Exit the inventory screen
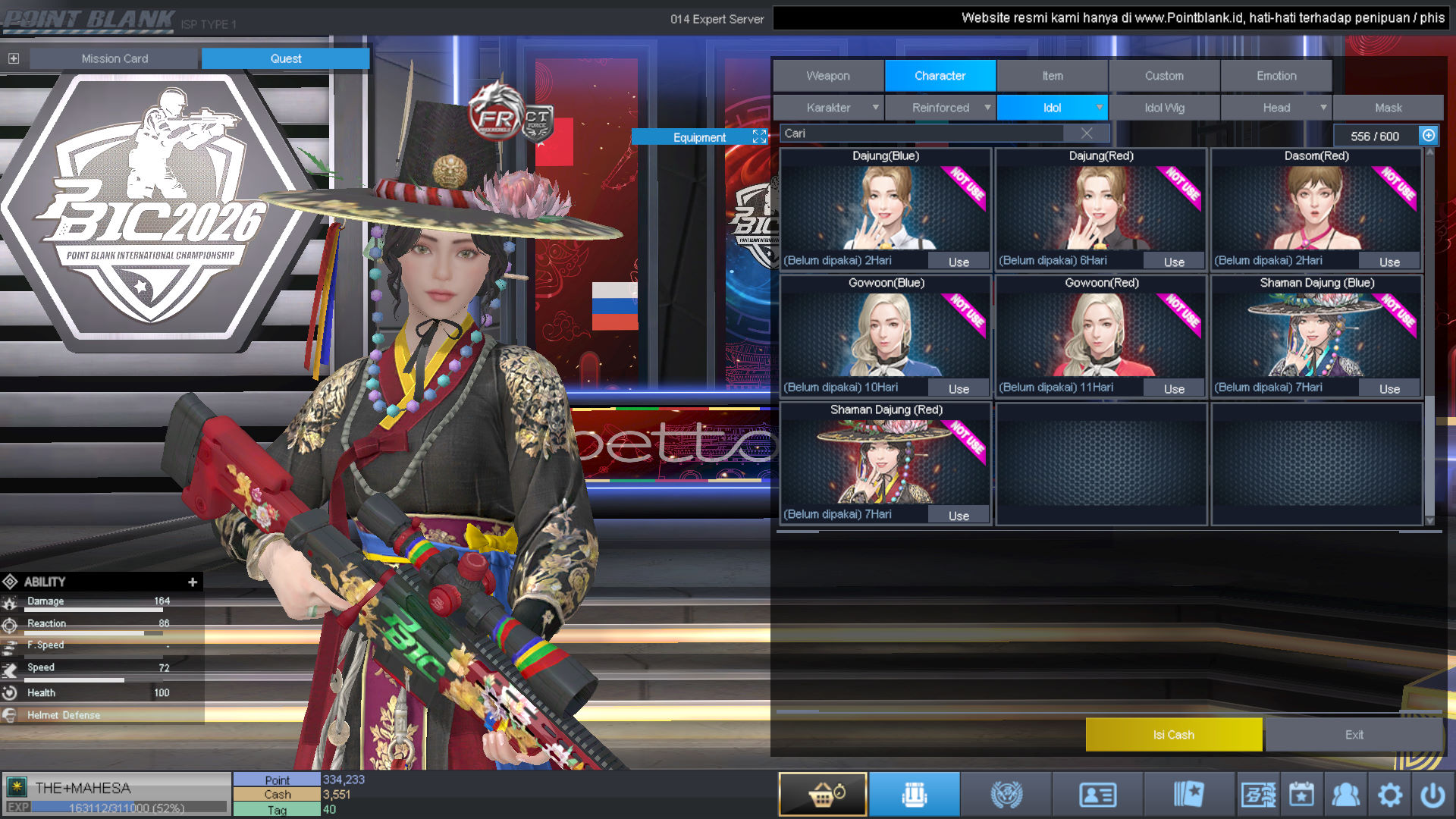 tap(1354, 735)
